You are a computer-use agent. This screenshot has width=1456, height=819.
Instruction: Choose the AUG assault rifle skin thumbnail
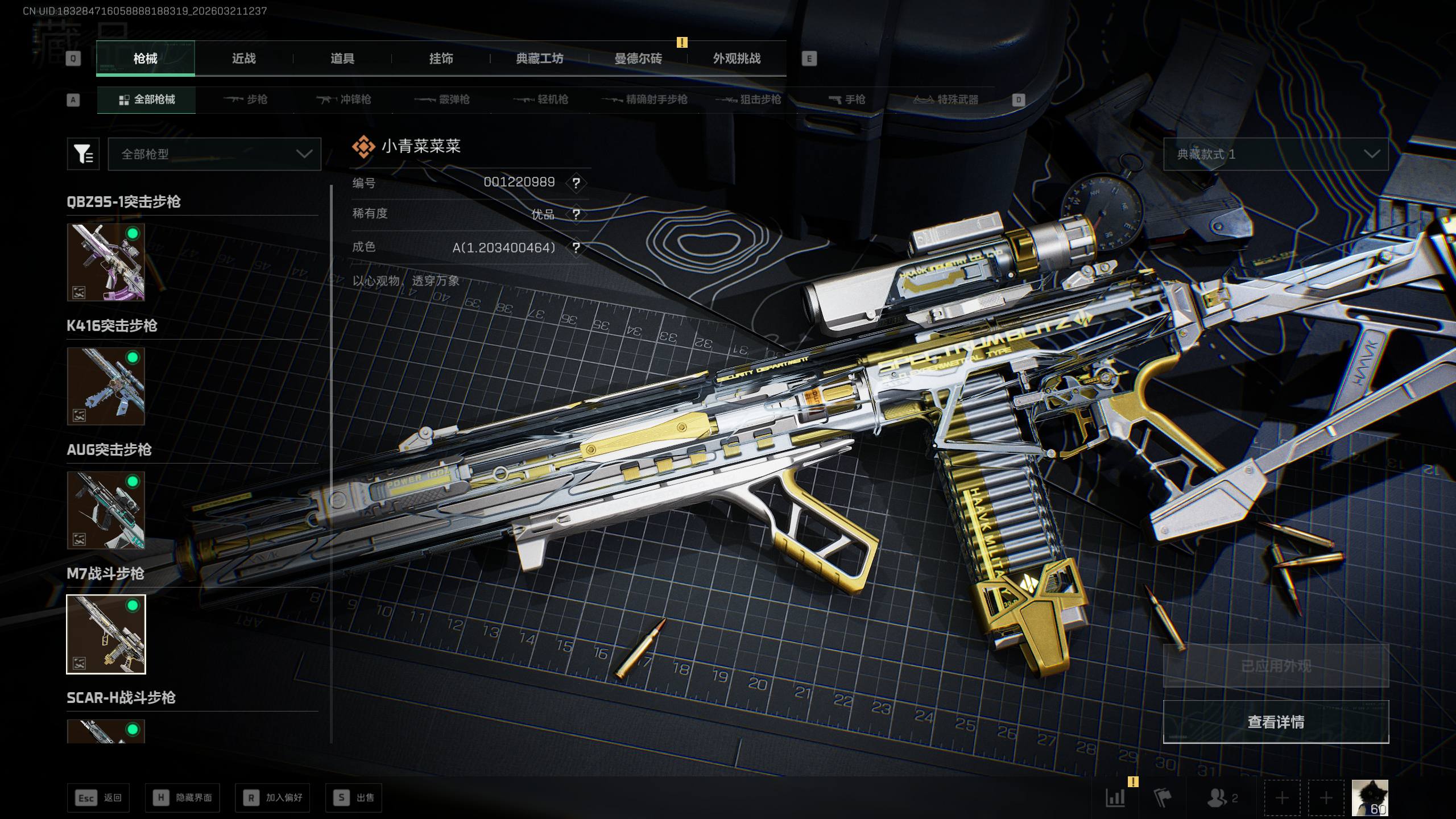[x=106, y=510]
